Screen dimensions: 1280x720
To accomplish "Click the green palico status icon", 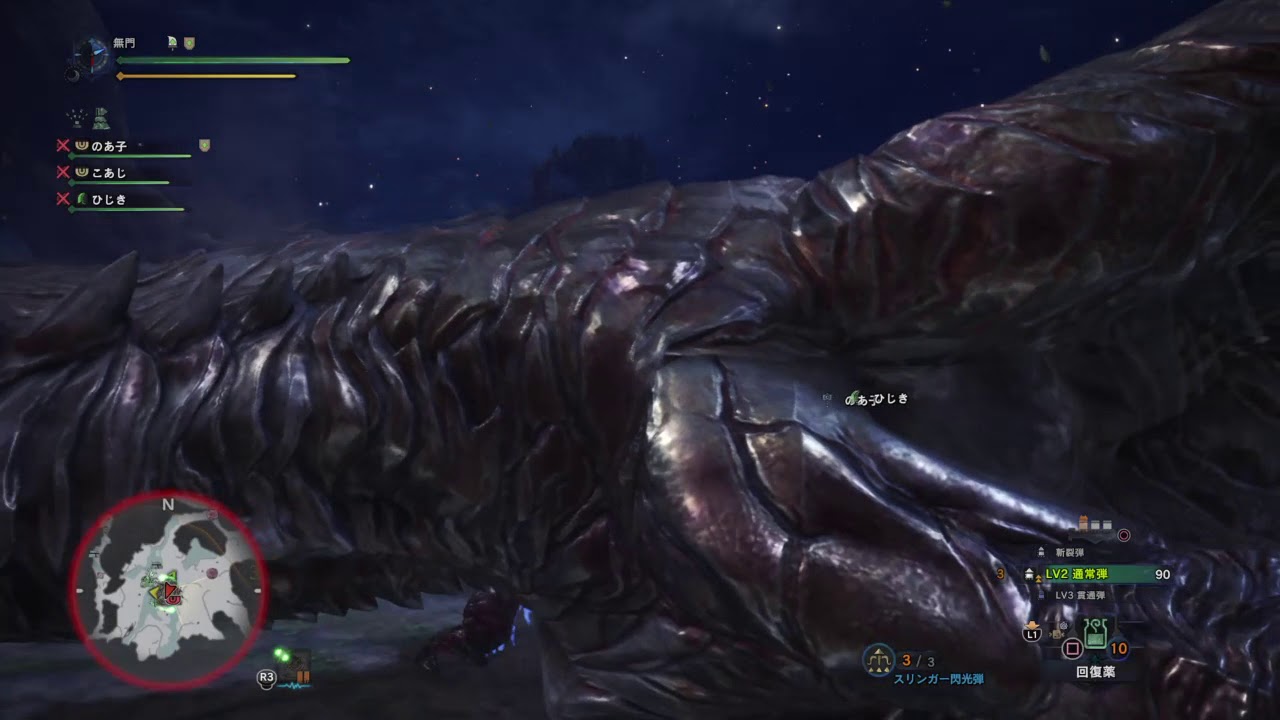I will click(x=101, y=119).
